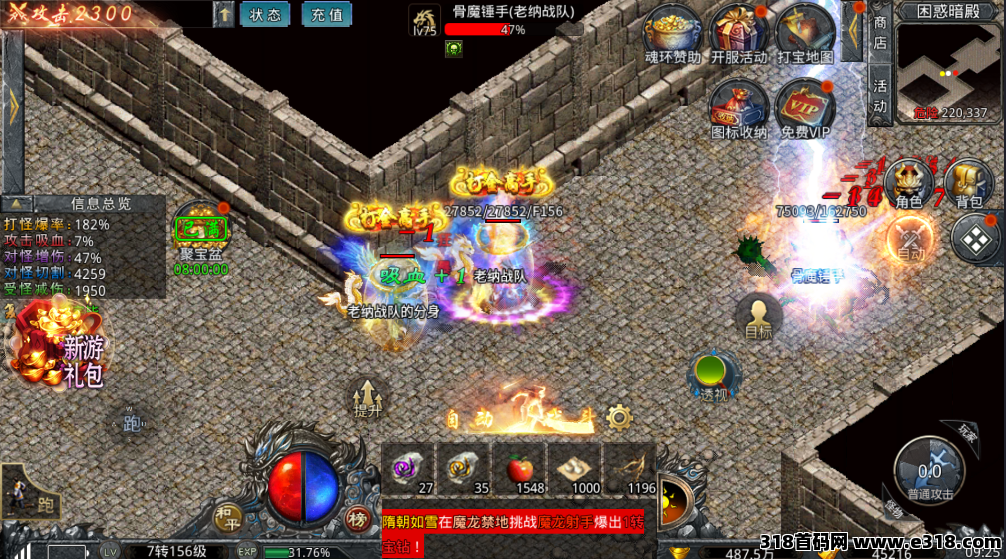Screen dimensions: 1006x559
Task: Switch to the 活动 events tab
Action: tap(880, 95)
